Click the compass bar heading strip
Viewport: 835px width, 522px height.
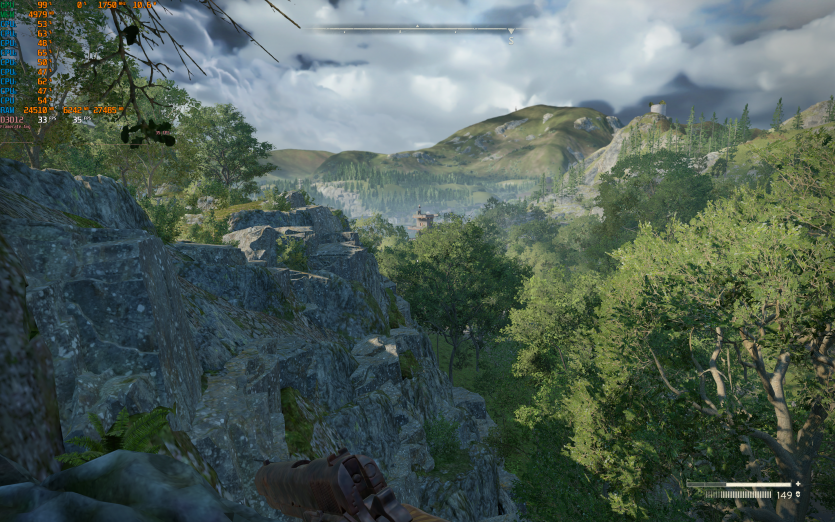pos(415,28)
